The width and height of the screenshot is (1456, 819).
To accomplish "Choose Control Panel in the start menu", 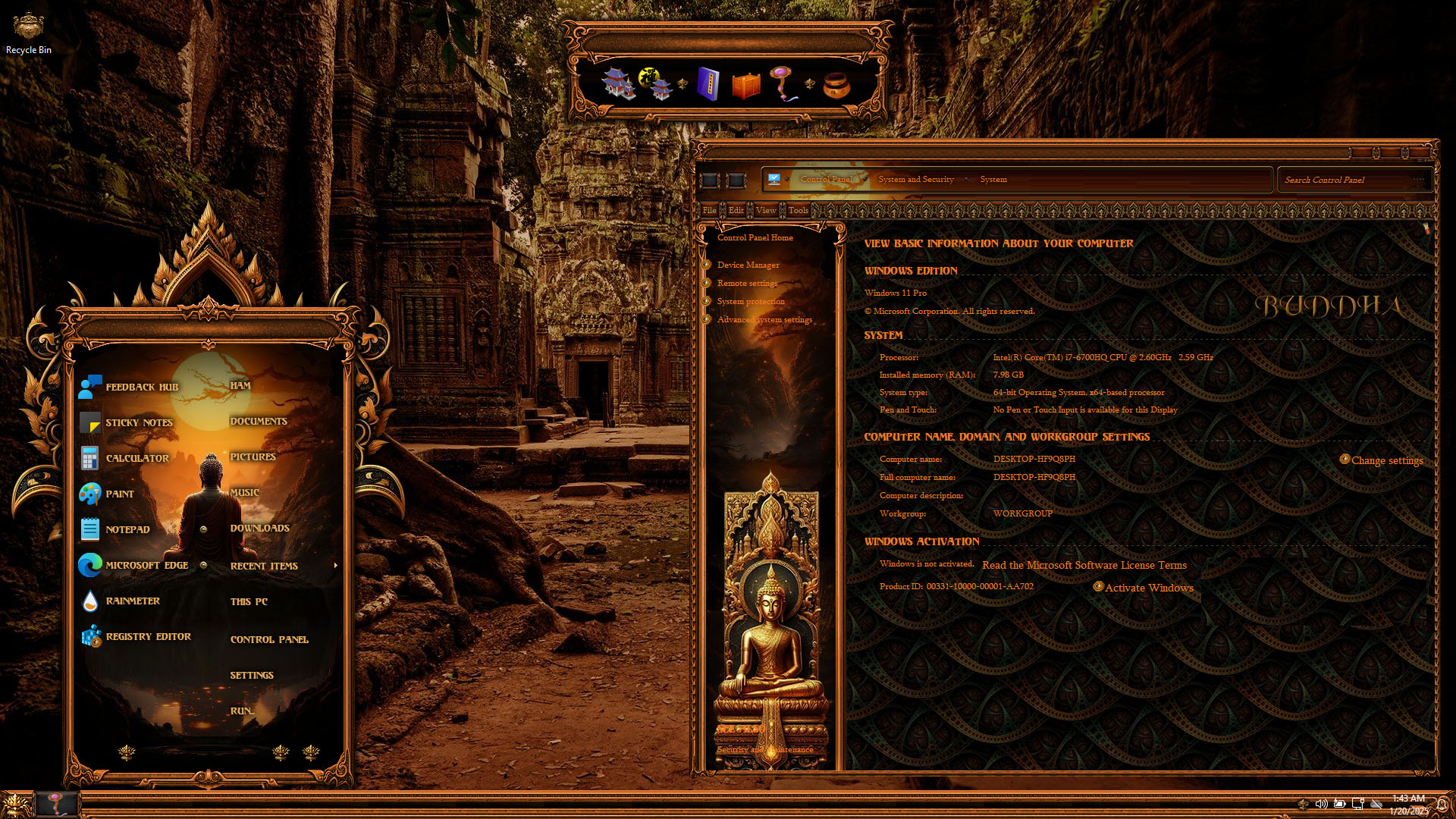I will click(x=269, y=639).
